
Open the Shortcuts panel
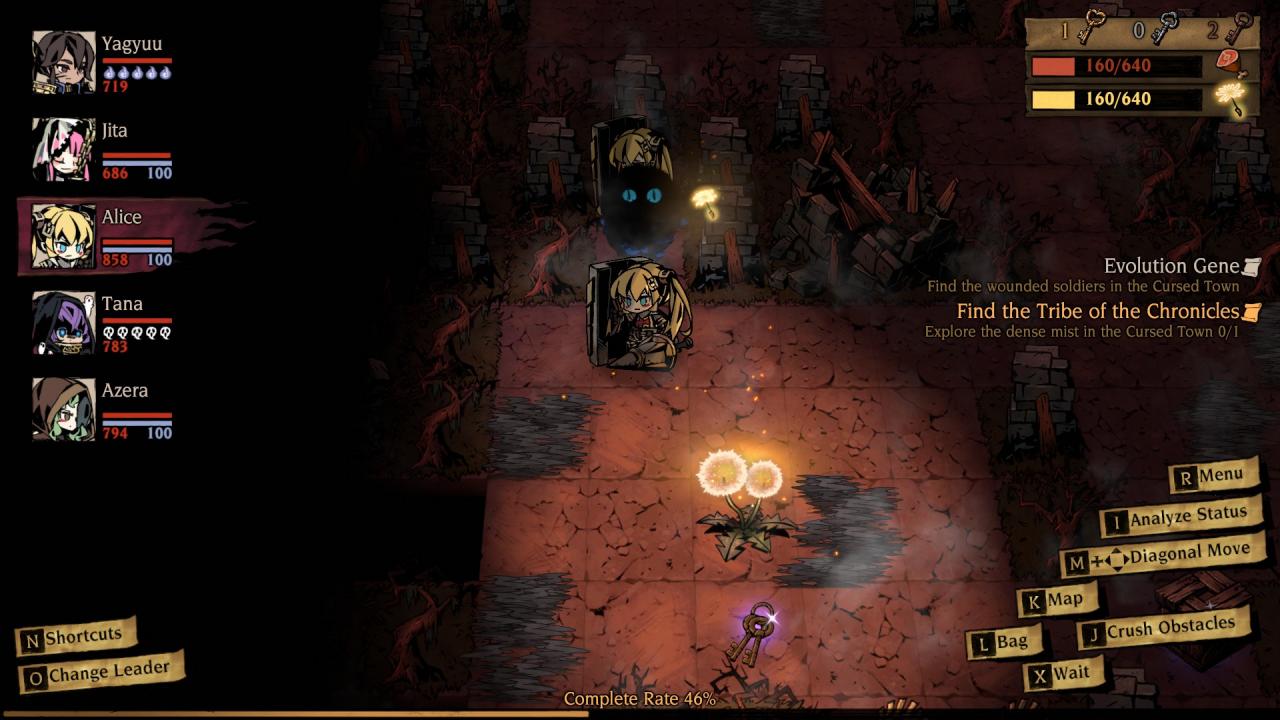coord(74,637)
